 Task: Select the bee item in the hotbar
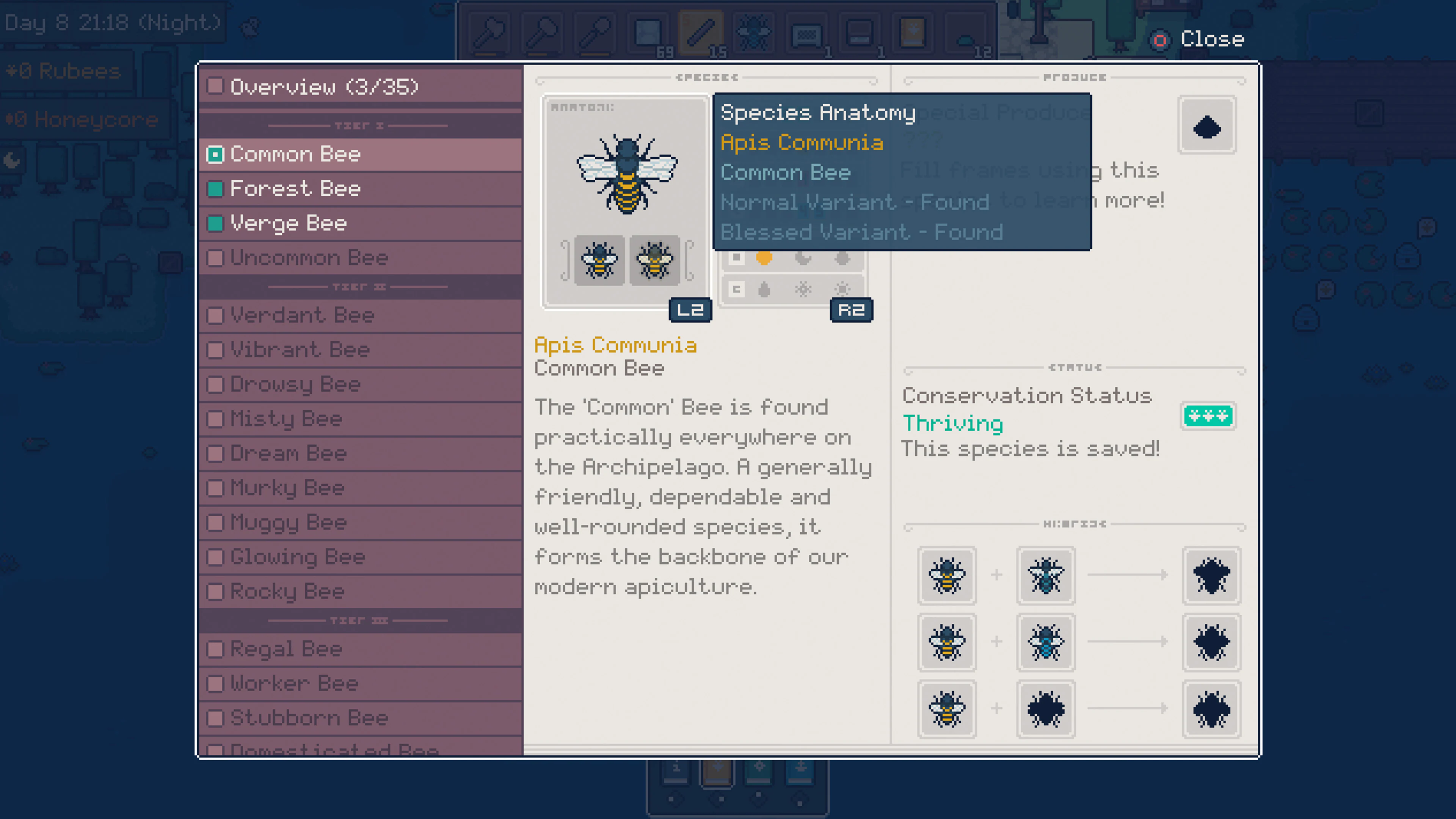pyautogui.click(x=753, y=32)
